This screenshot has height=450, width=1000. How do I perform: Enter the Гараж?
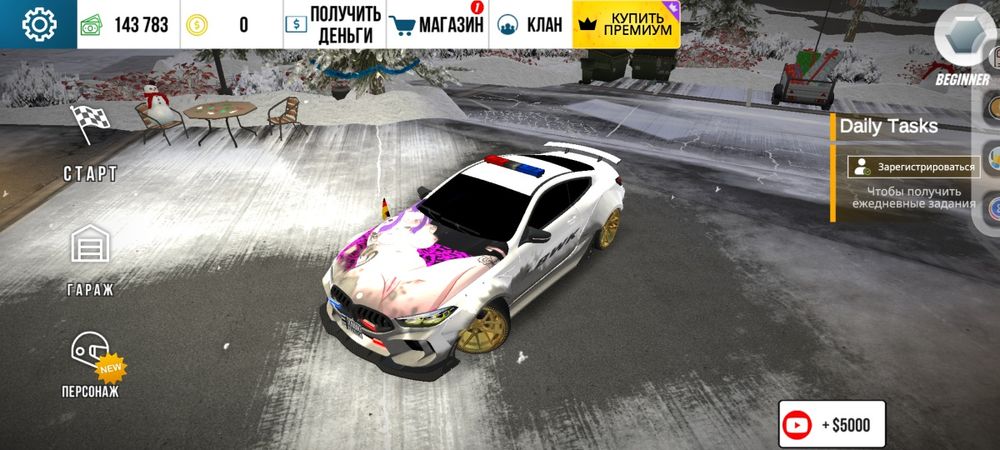(91, 260)
